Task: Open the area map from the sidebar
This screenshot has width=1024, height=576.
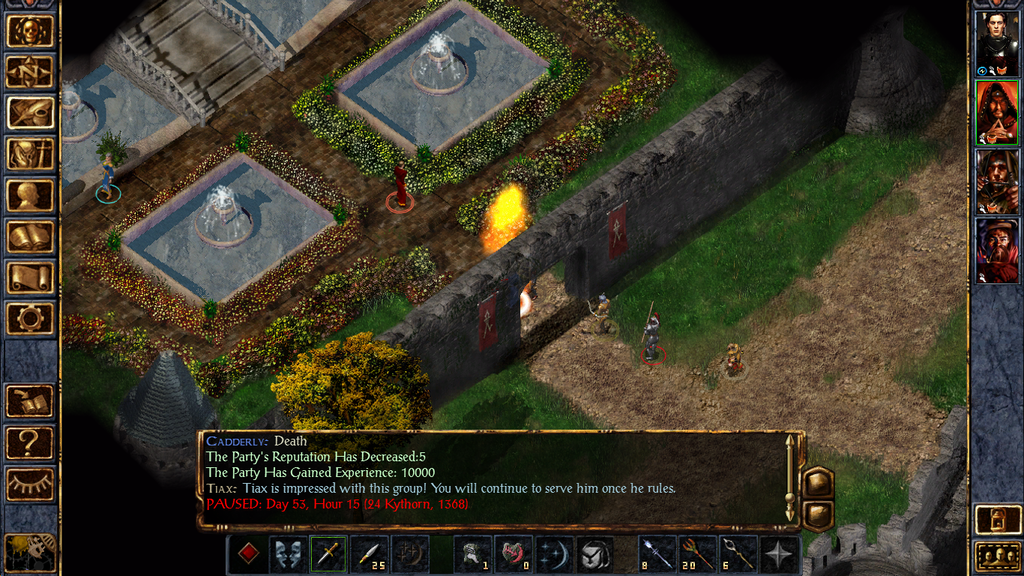Action: [x=29, y=71]
